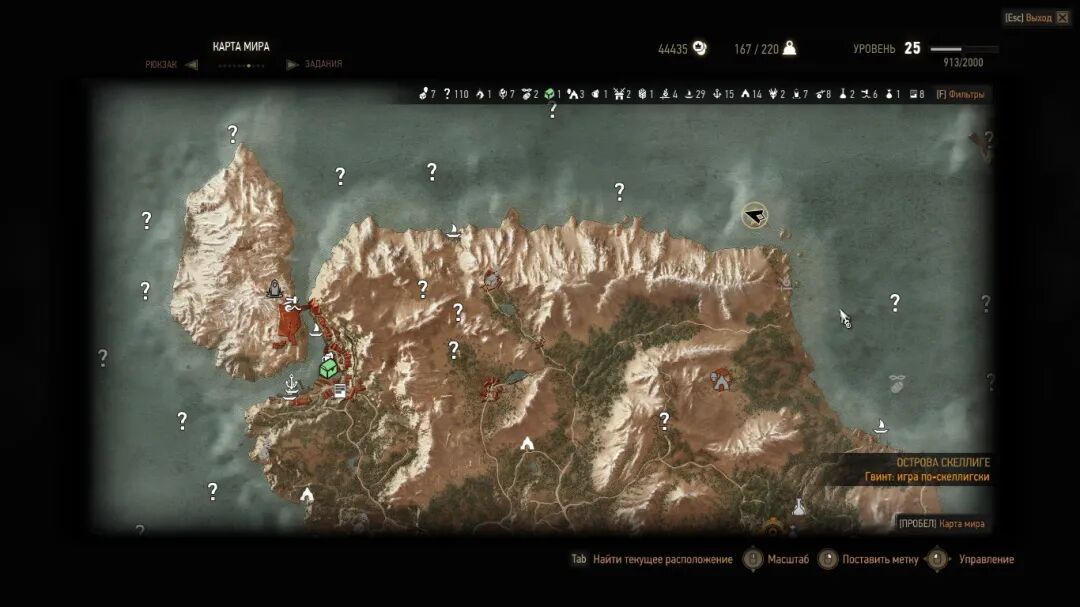Toggle the undiscovered question-mark filter showing 110

point(447,95)
